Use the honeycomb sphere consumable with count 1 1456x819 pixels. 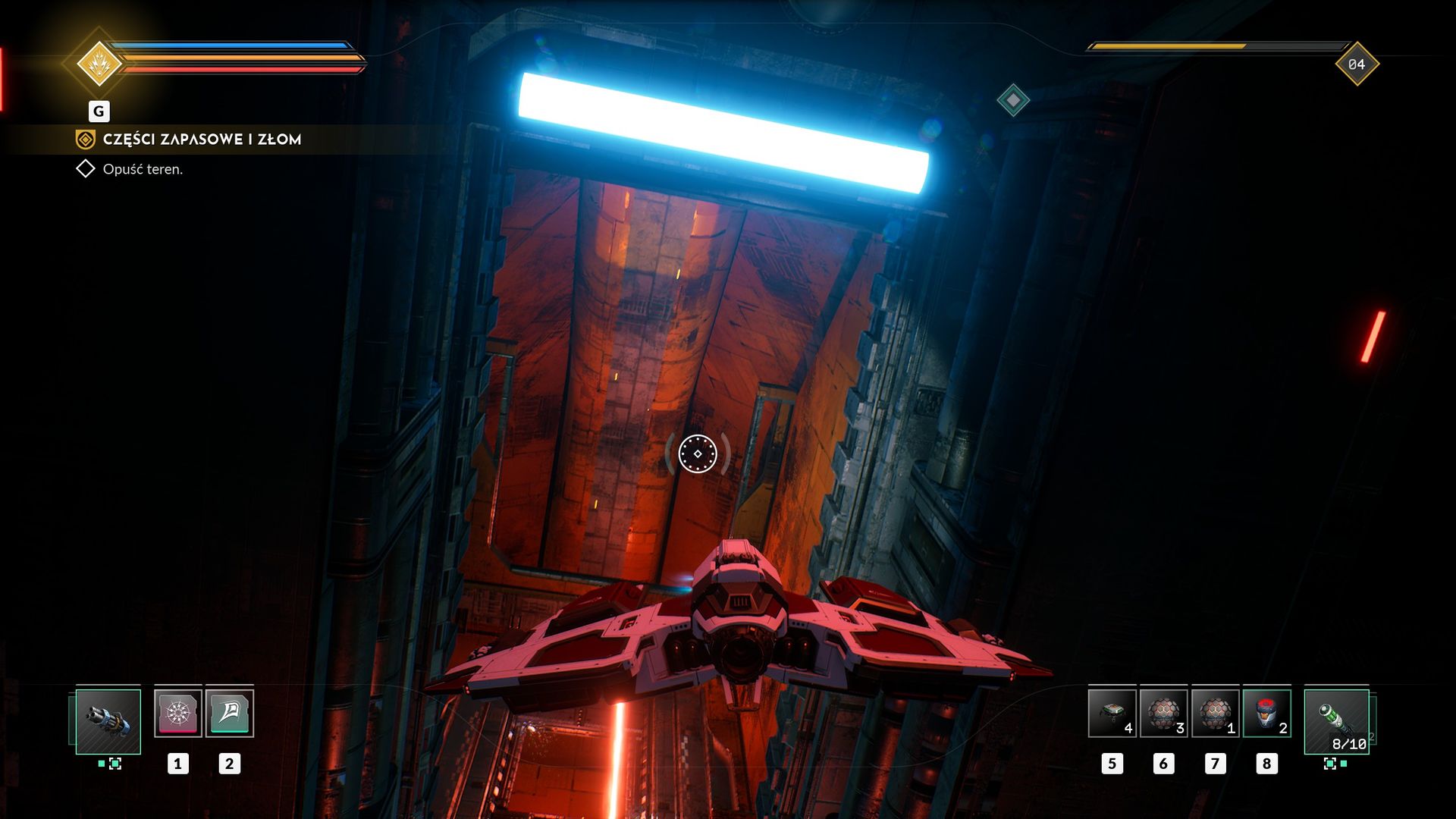point(1215,713)
